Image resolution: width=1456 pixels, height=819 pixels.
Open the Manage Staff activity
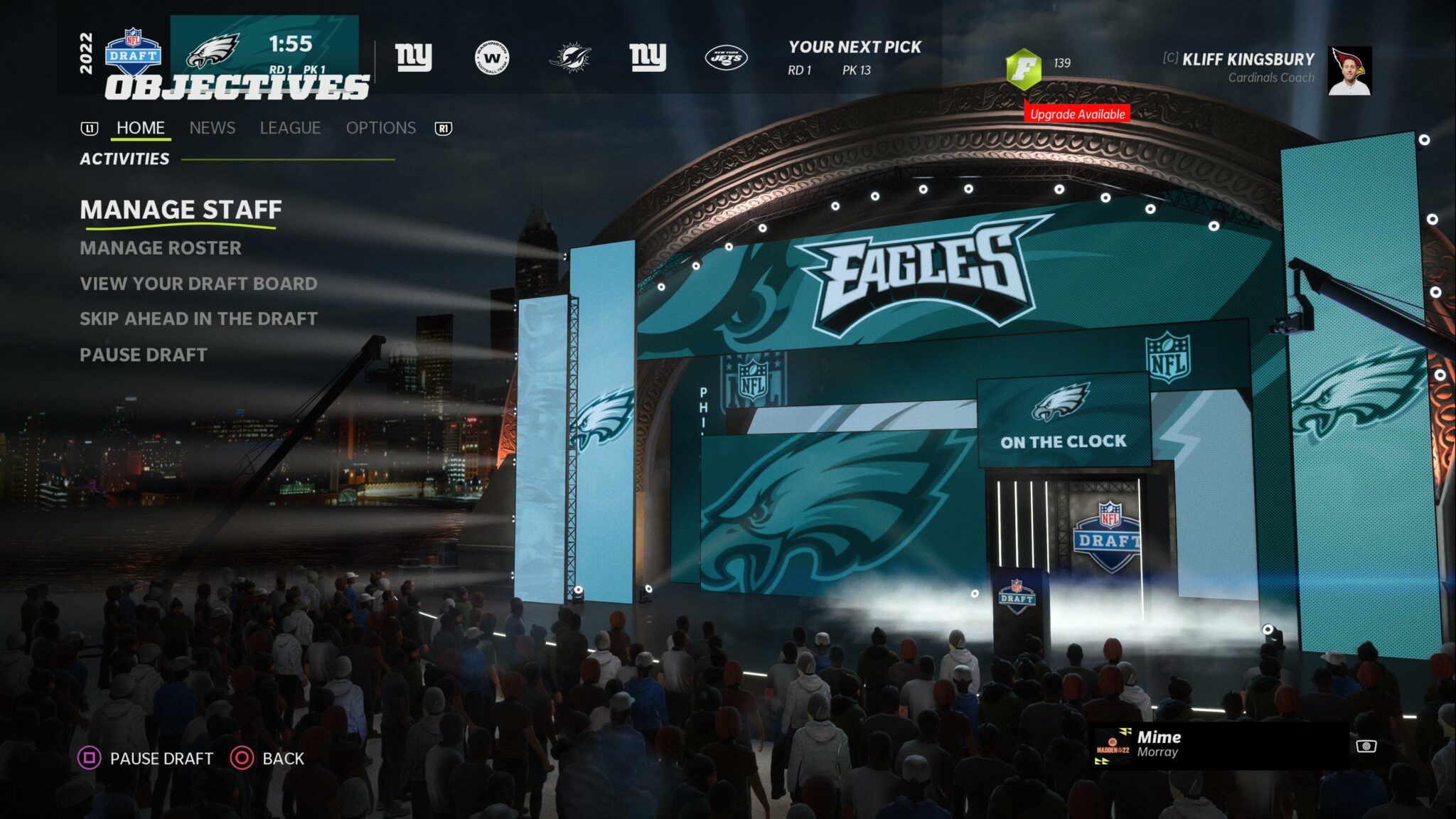click(x=181, y=210)
